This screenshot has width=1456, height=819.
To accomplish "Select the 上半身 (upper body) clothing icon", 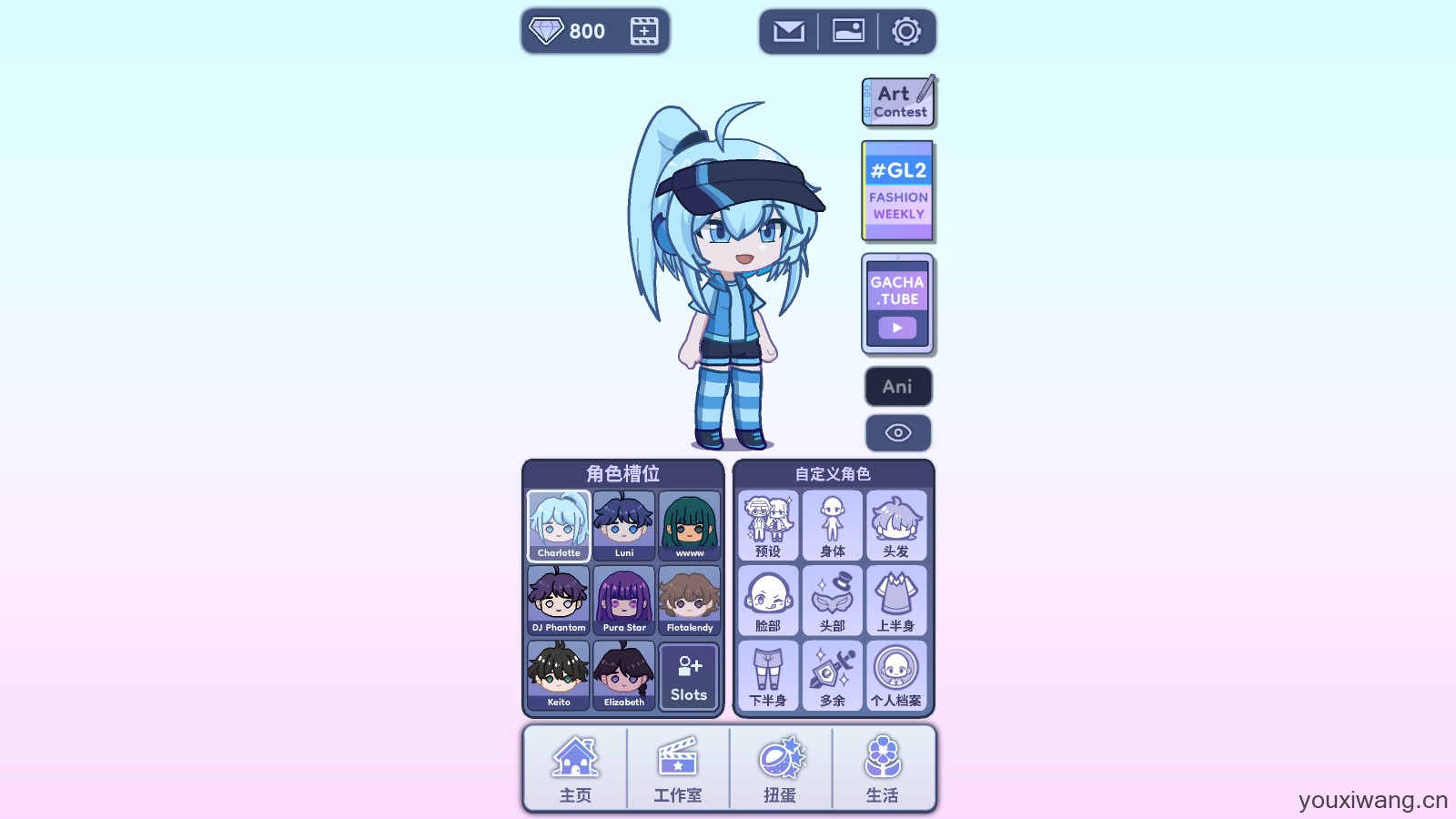I will 897,601.
